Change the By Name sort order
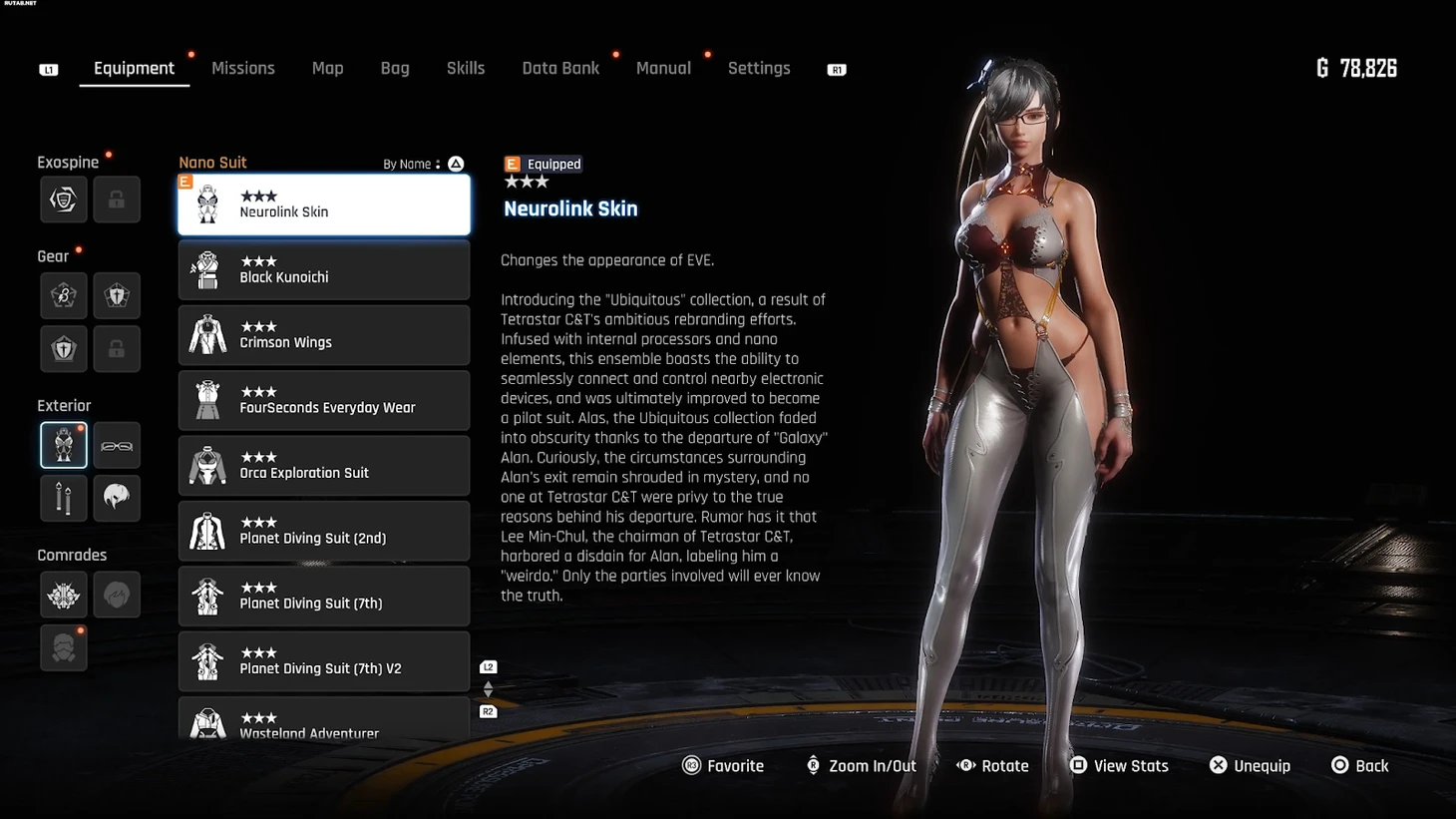This screenshot has width=1456, height=819. click(424, 164)
